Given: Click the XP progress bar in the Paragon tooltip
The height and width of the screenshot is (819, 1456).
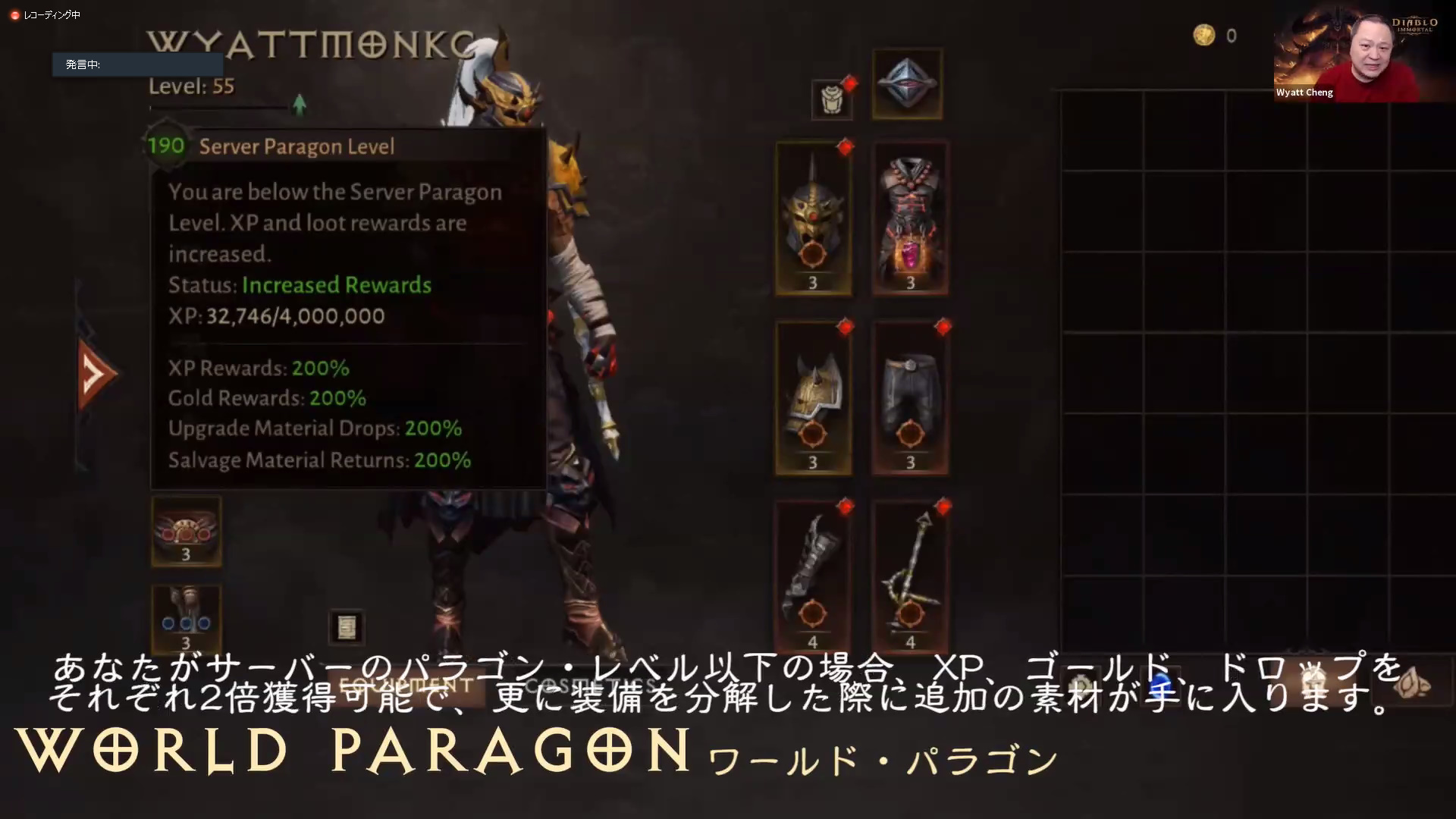Looking at the screenshot, I should coord(294,316).
